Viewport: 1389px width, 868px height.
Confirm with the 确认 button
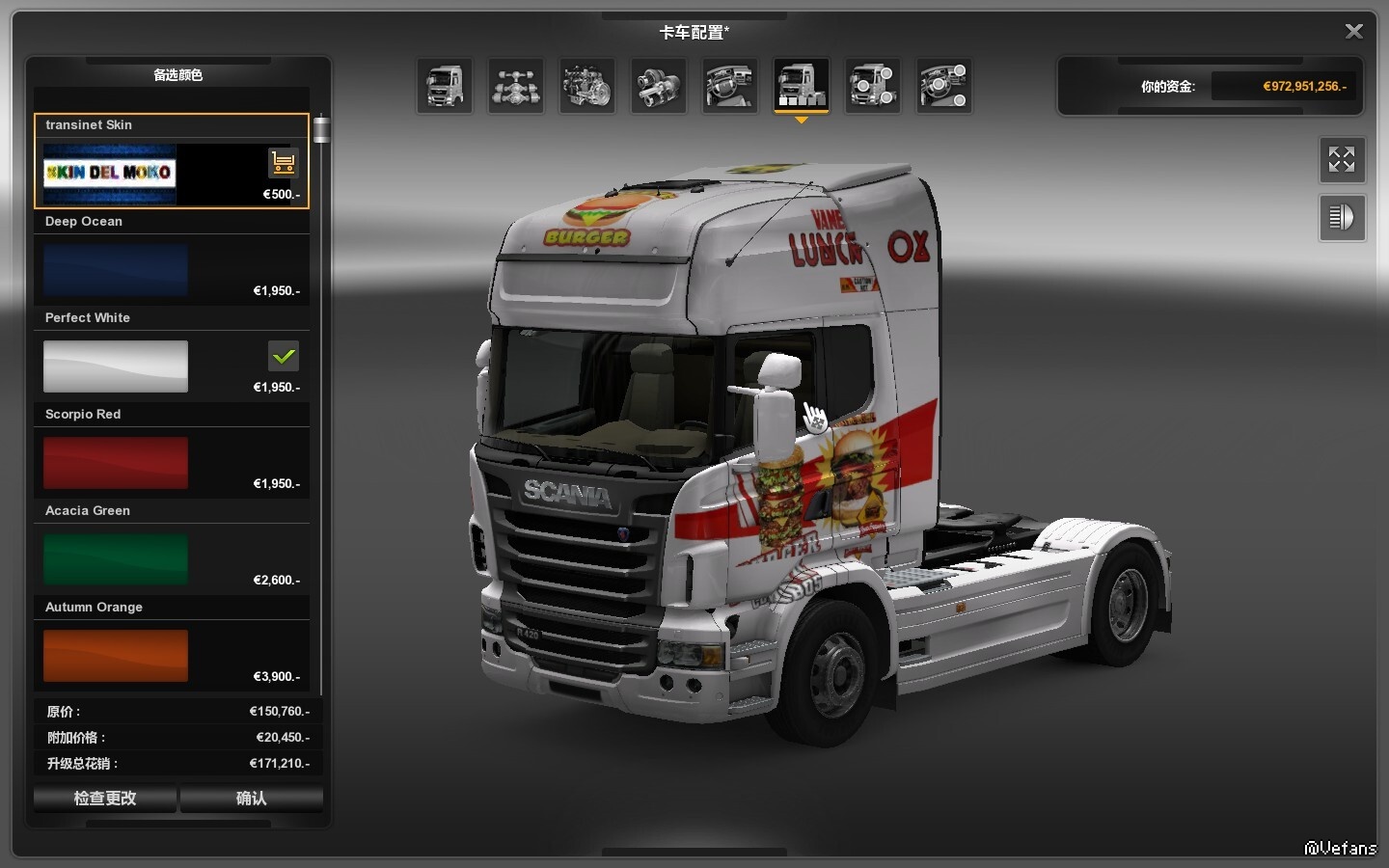coord(251,799)
